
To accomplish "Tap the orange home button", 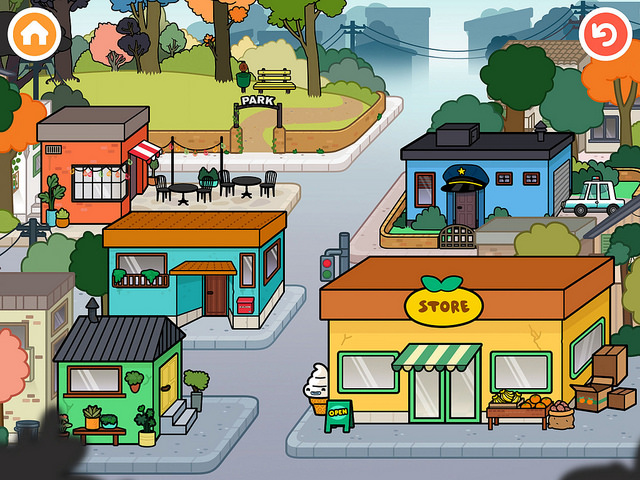I will pyautogui.click(x=35, y=35).
